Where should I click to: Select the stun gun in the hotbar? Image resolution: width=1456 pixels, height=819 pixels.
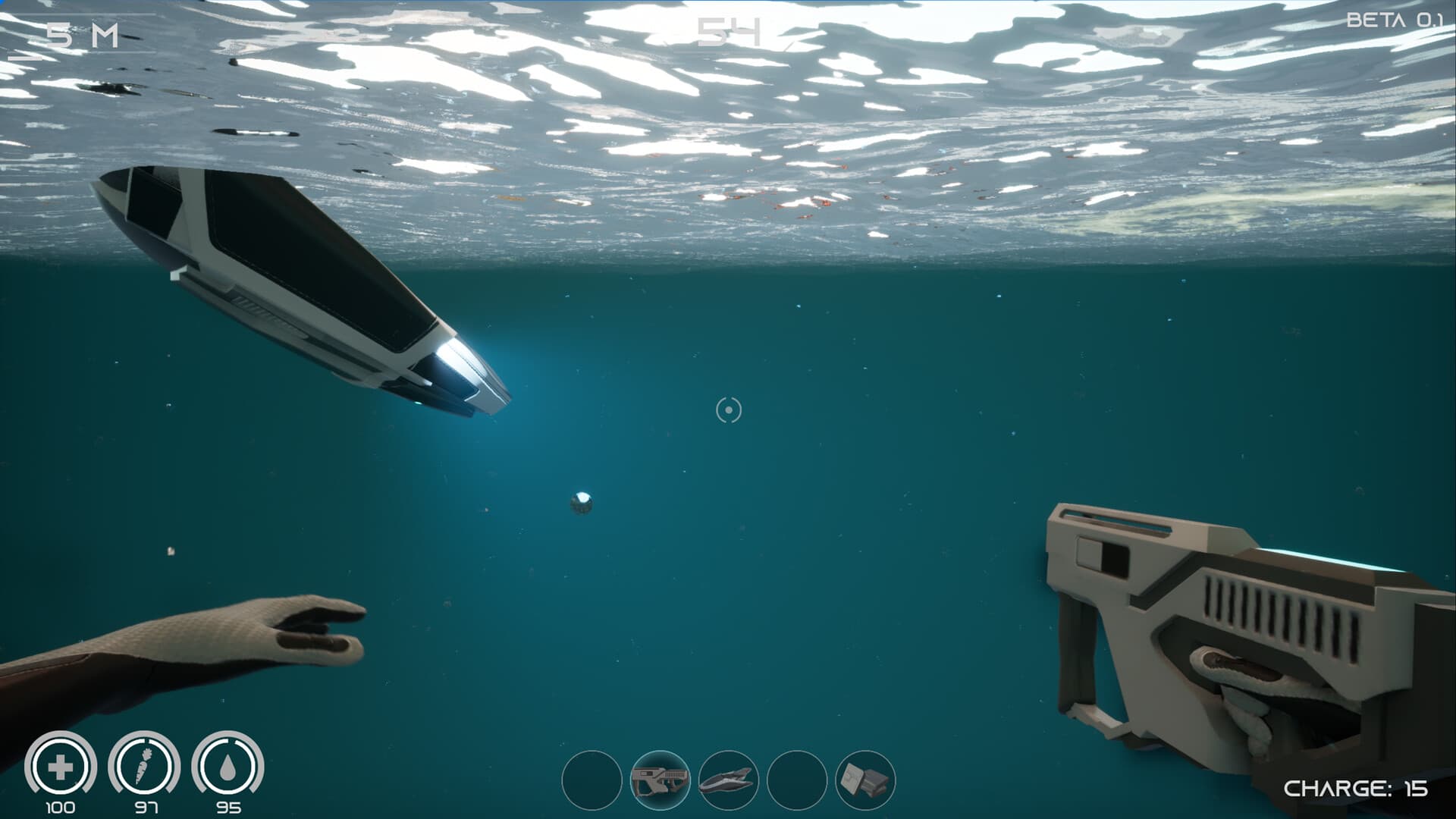(661, 780)
